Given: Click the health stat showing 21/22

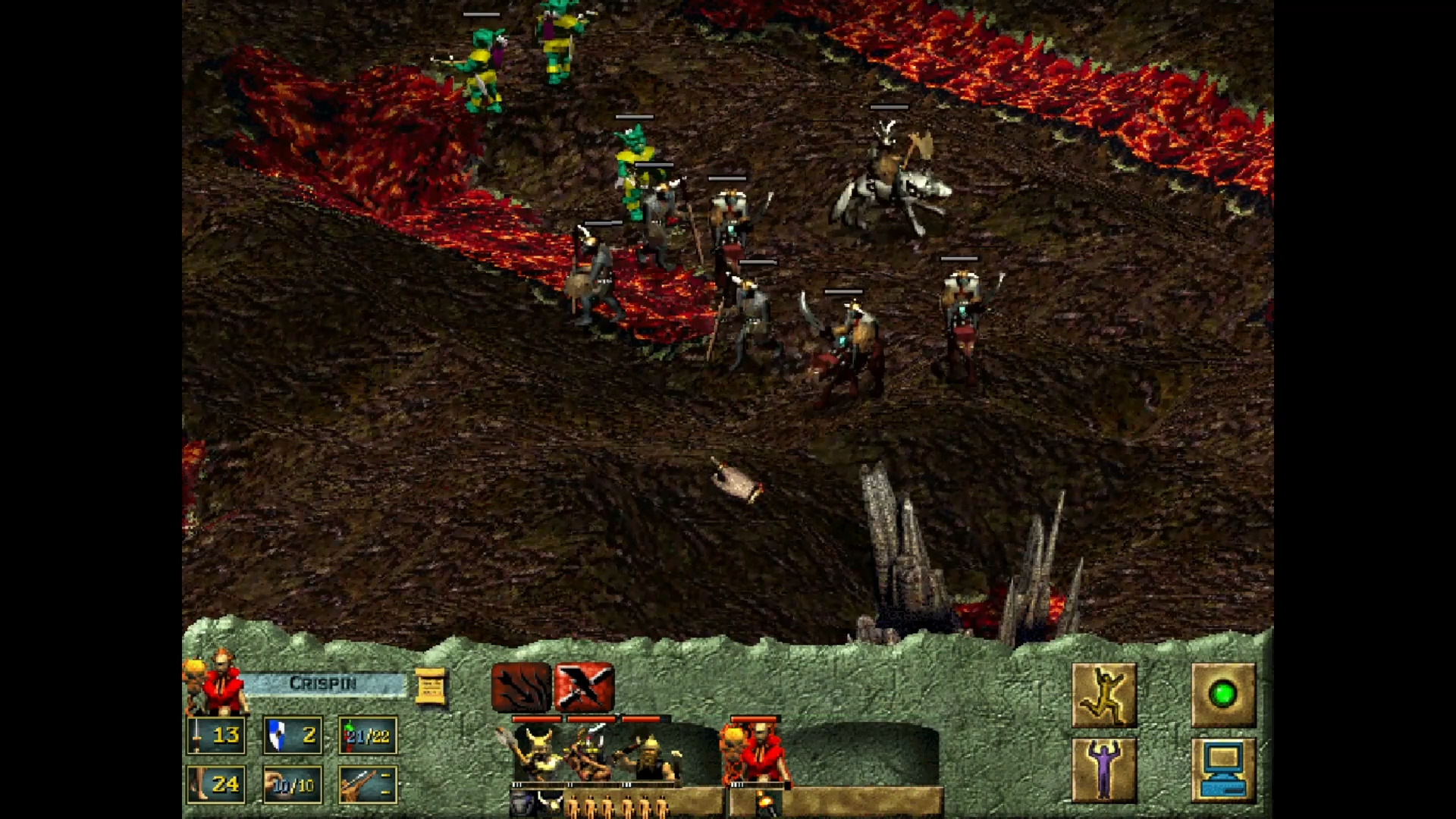Looking at the screenshot, I should pos(366,735).
